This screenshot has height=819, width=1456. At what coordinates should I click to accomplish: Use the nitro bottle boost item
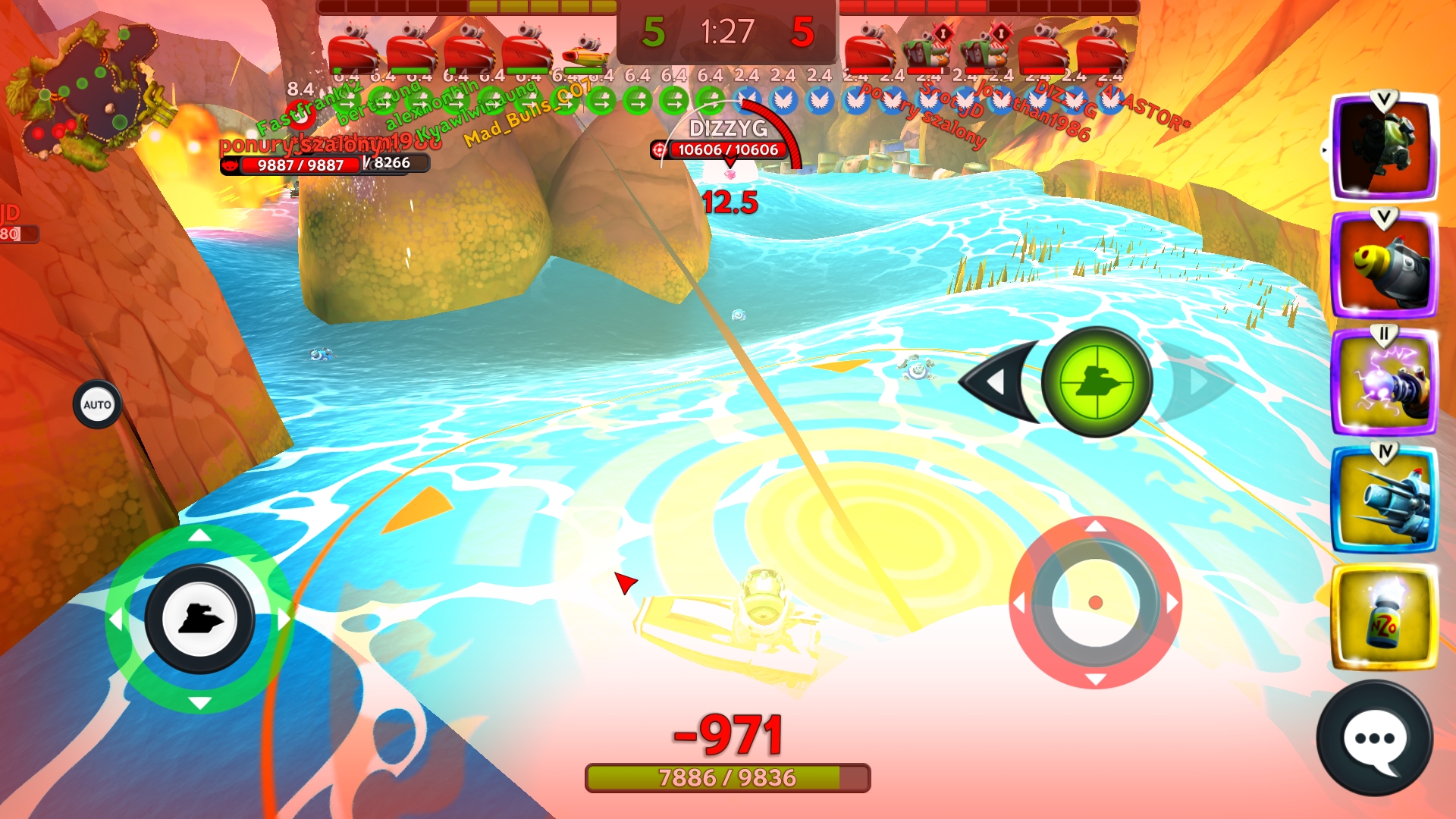coord(1384,618)
